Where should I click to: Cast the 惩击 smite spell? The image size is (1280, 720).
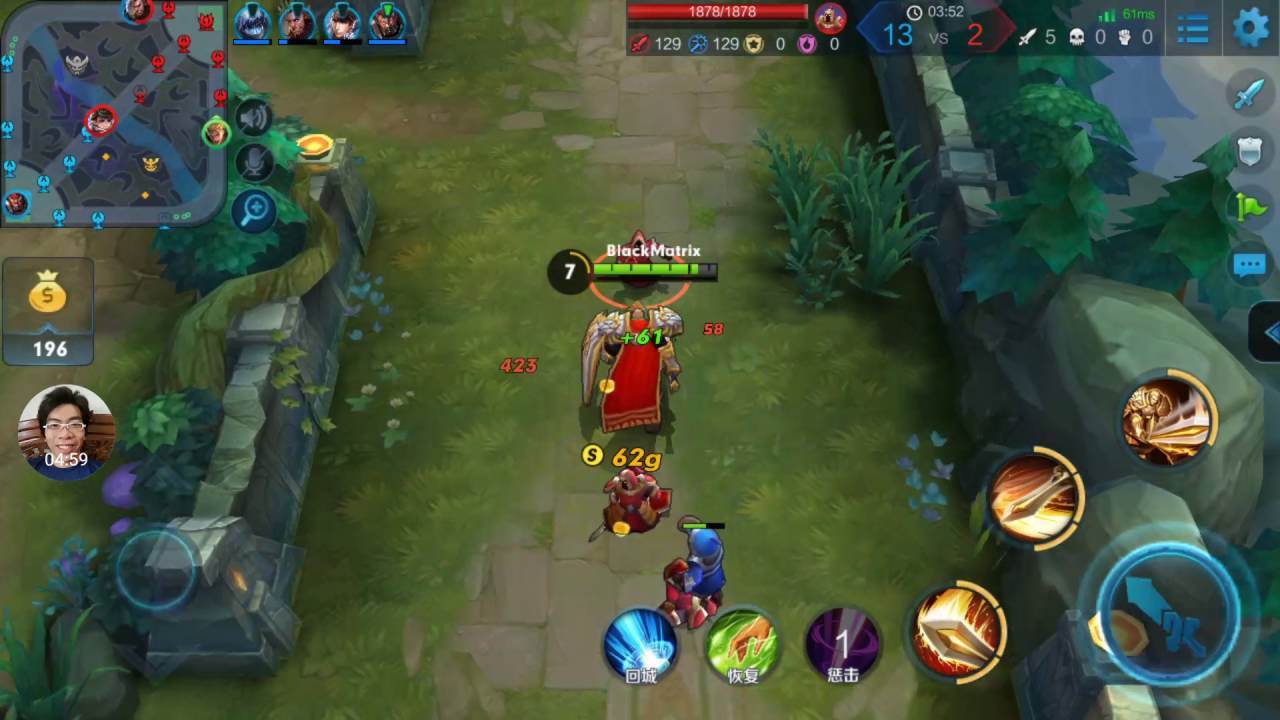[843, 645]
